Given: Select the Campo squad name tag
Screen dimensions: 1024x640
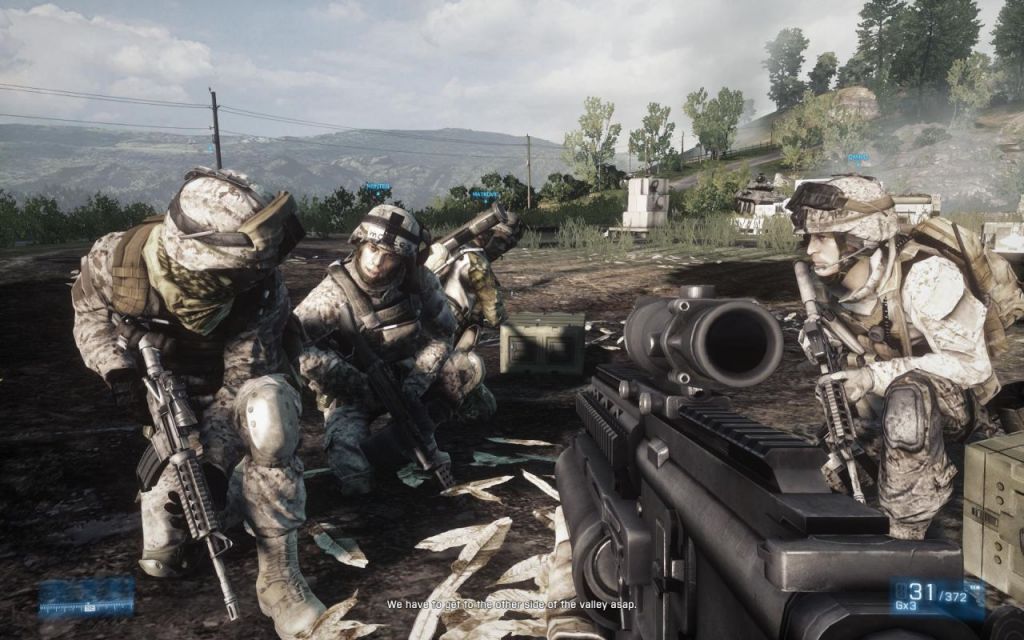Looking at the screenshot, I should (x=859, y=157).
